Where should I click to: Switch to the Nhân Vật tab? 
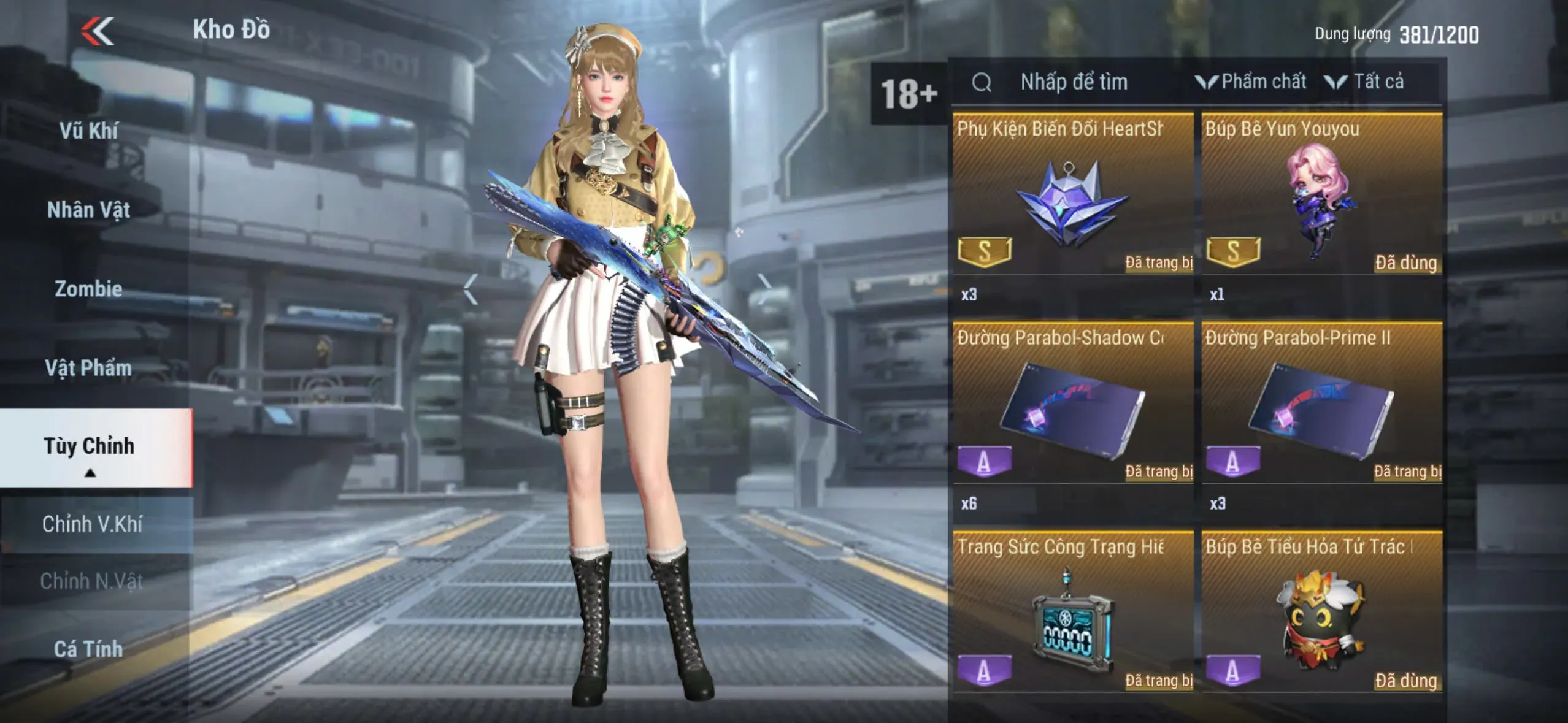pos(89,210)
